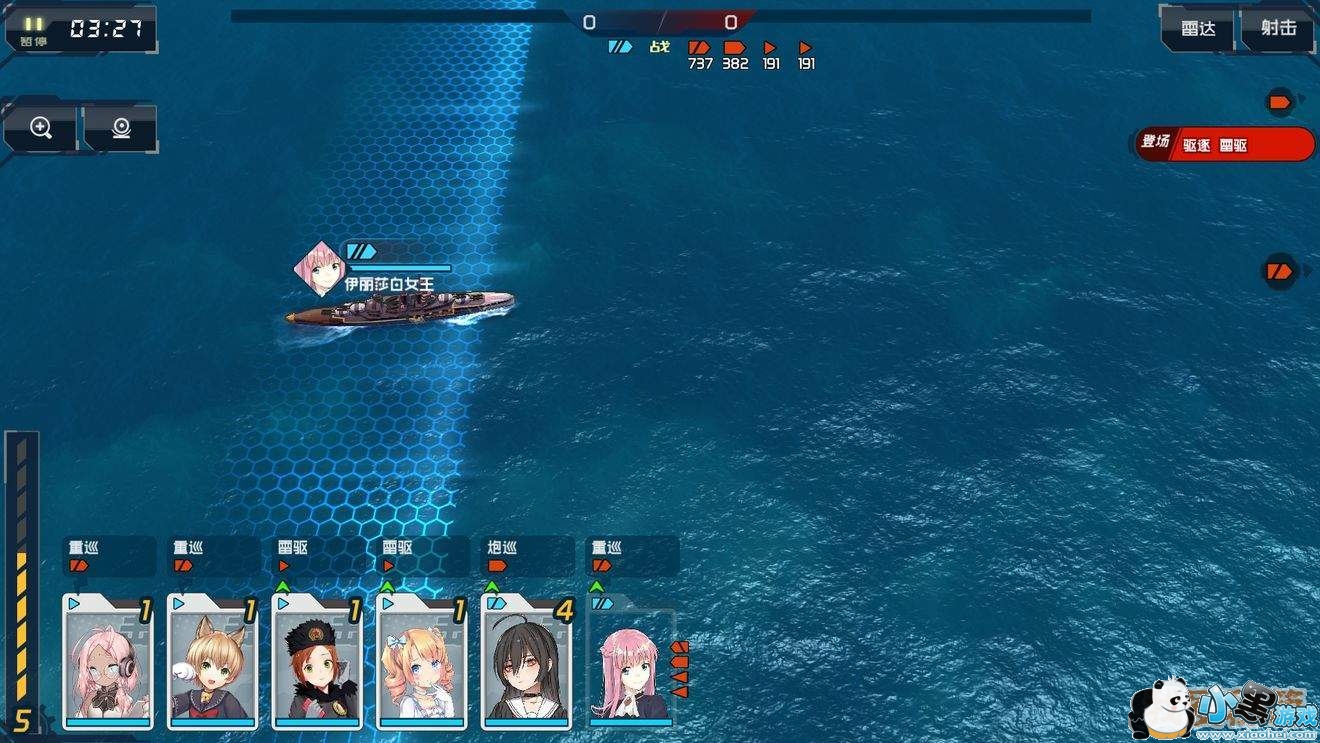Choose the fox-eared blonde girl card

[212, 662]
